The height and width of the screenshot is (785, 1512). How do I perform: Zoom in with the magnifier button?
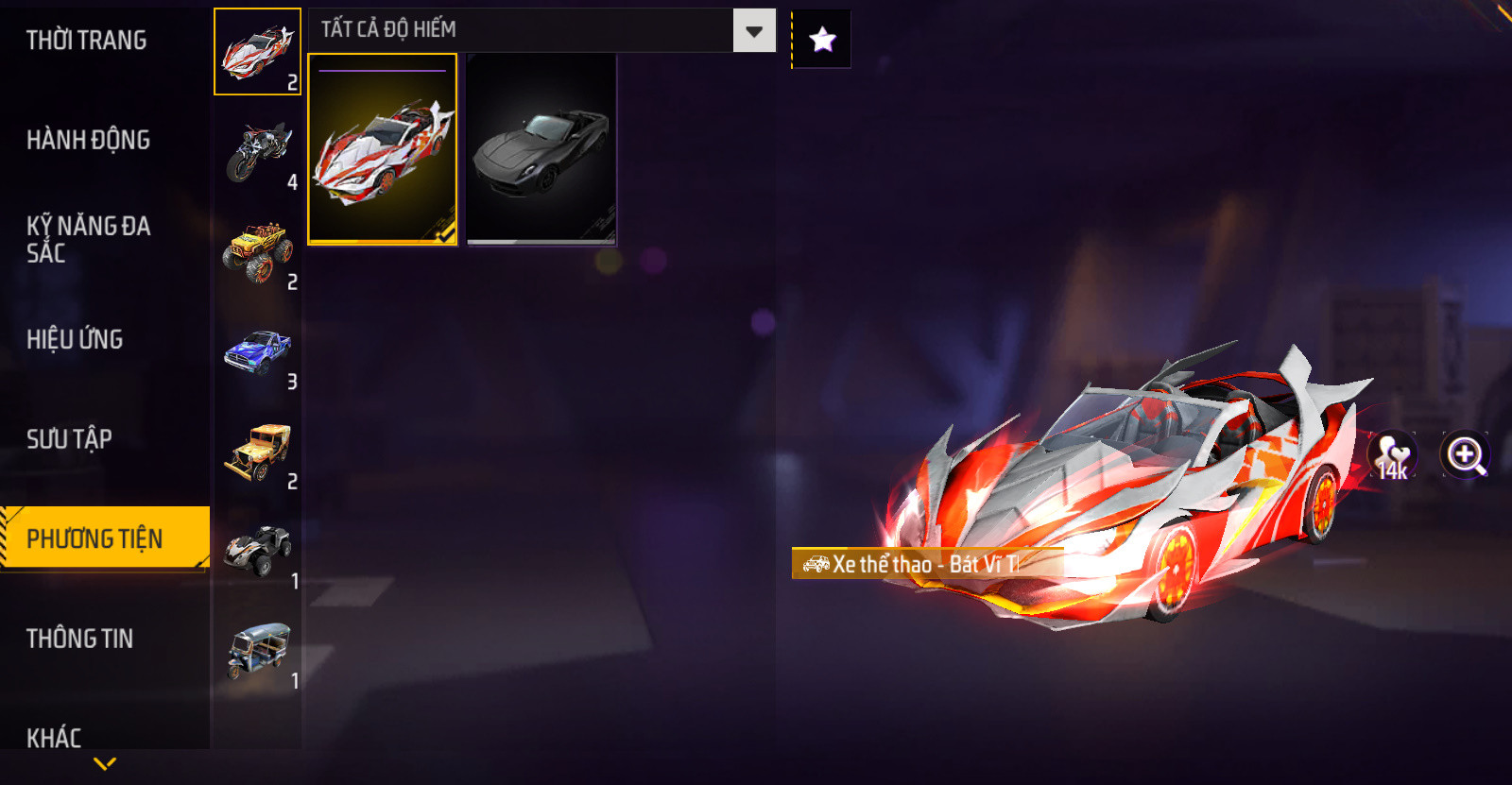(x=1465, y=456)
